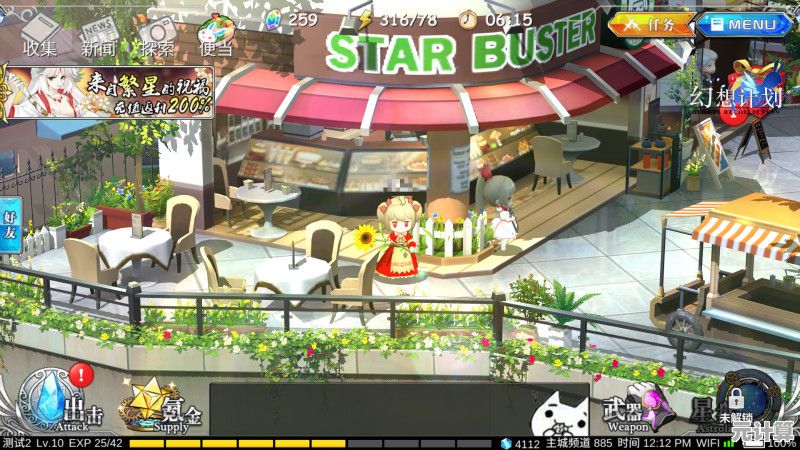
Task: Open the 氪金 Supply shop
Action: [160, 404]
